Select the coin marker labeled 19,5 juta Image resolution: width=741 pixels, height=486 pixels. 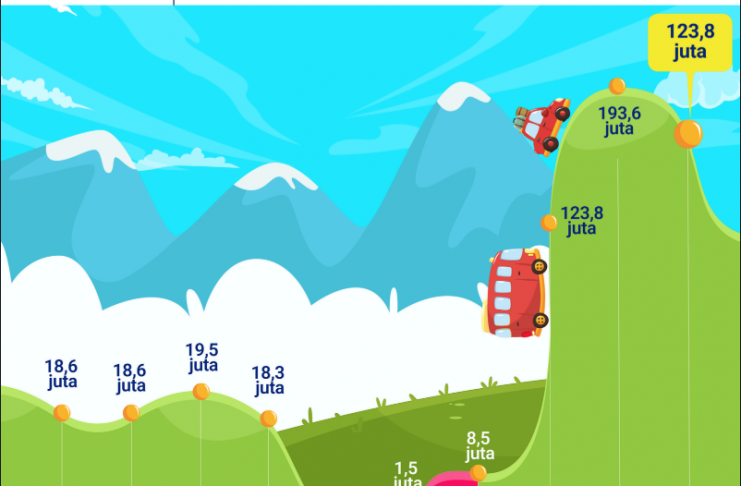(201, 391)
